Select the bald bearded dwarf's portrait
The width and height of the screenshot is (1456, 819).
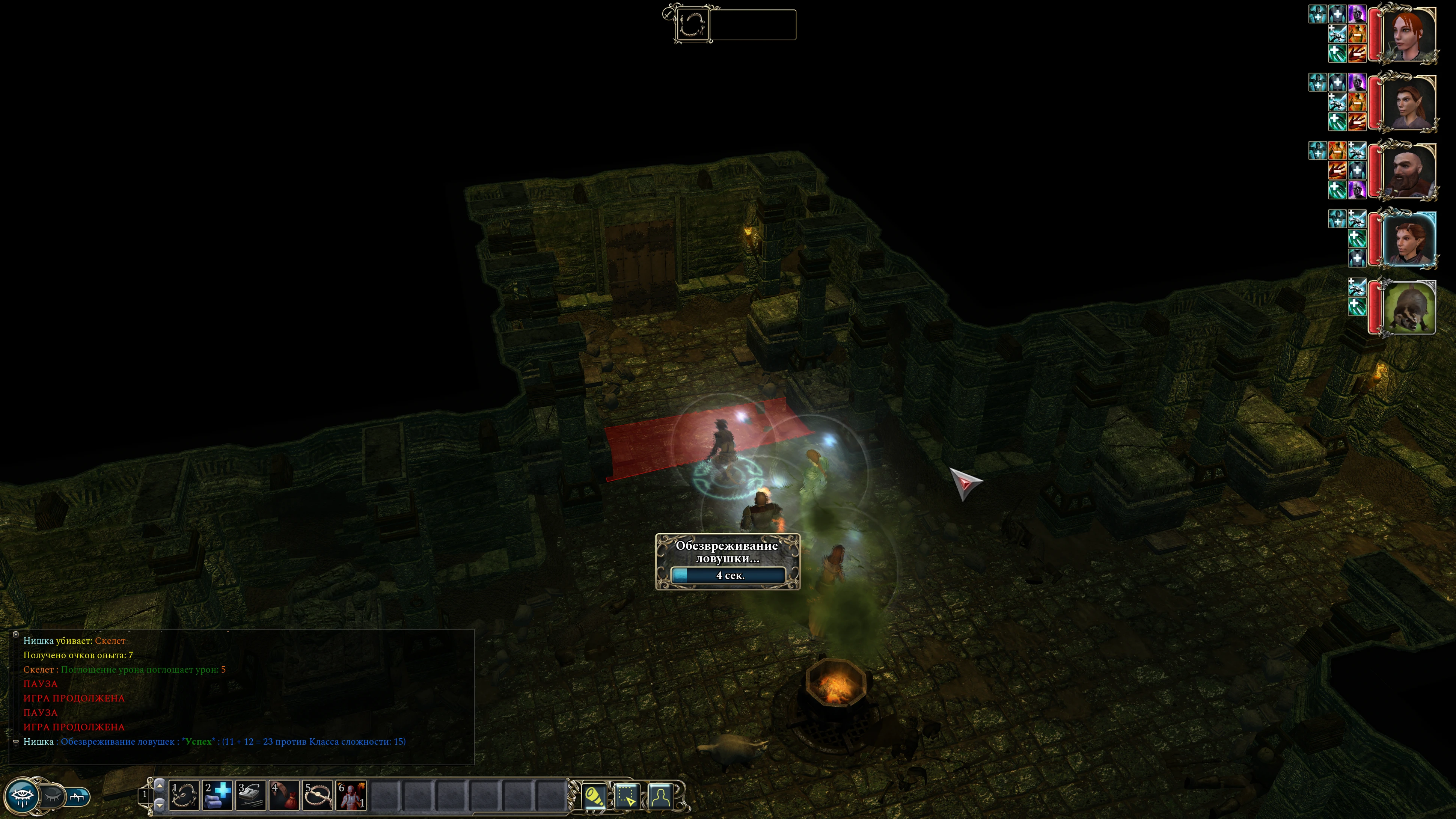(1408, 171)
